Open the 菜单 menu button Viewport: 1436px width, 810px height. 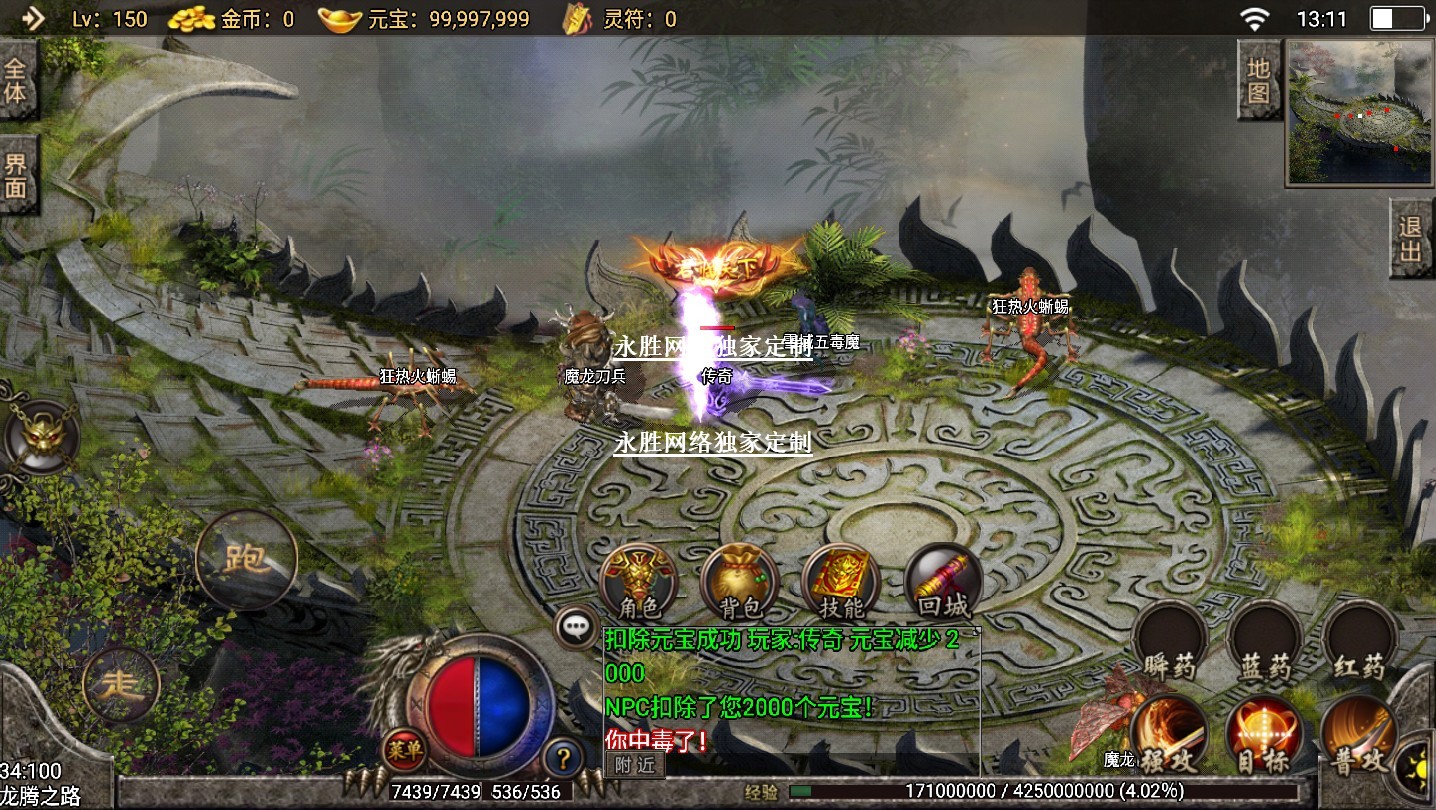click(404, 749)
